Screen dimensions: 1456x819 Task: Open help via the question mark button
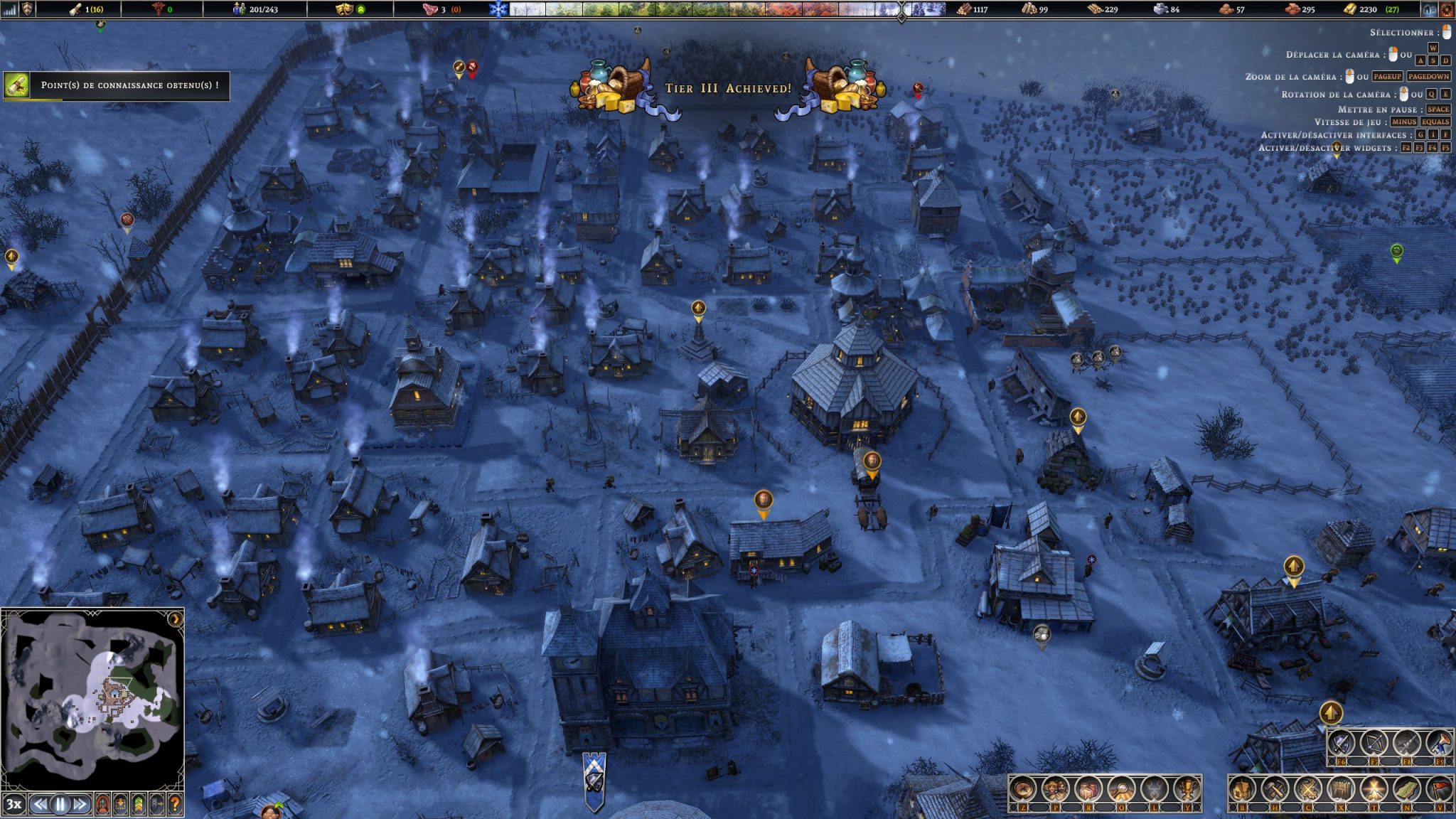coord(174,805)
